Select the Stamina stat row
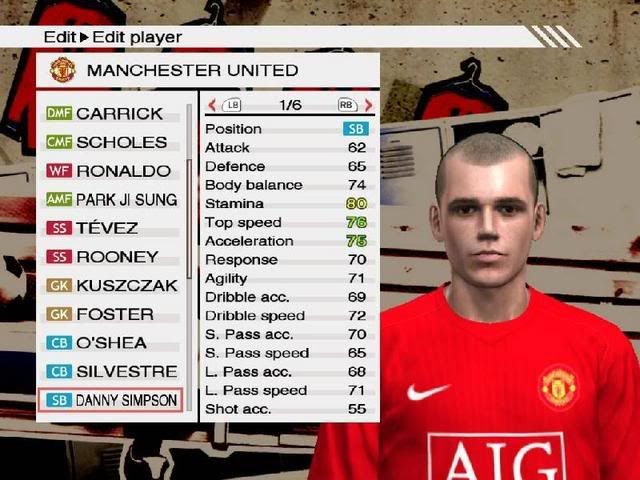Viewport: 640px width, 480px height. point(287,203)
